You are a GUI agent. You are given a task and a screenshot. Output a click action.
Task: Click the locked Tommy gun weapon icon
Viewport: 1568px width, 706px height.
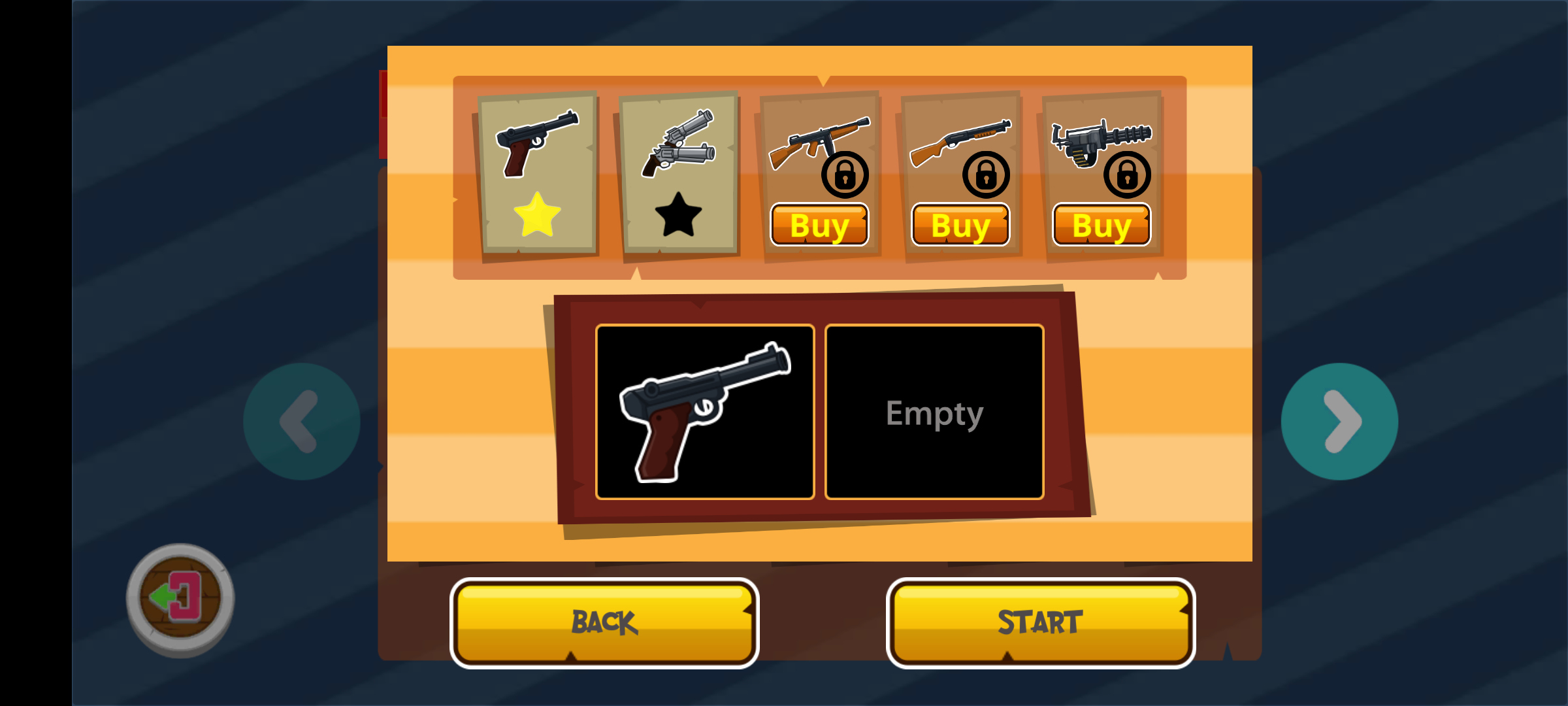click(x=819, y=141)
